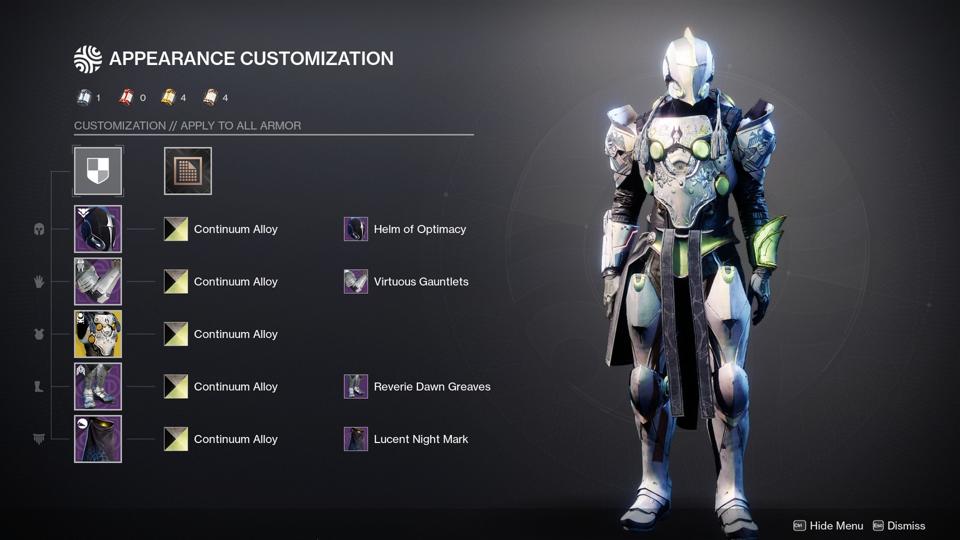Select the gauntlets armor slot
The image size is (960, 540).
coord(98,282)
